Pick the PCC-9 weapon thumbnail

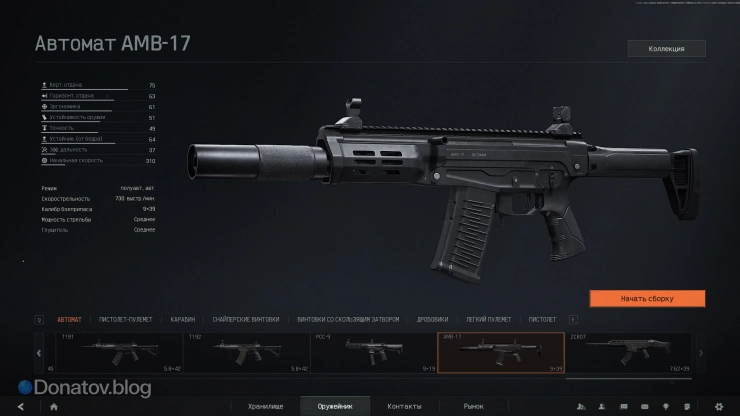click(x=372, y=352)
